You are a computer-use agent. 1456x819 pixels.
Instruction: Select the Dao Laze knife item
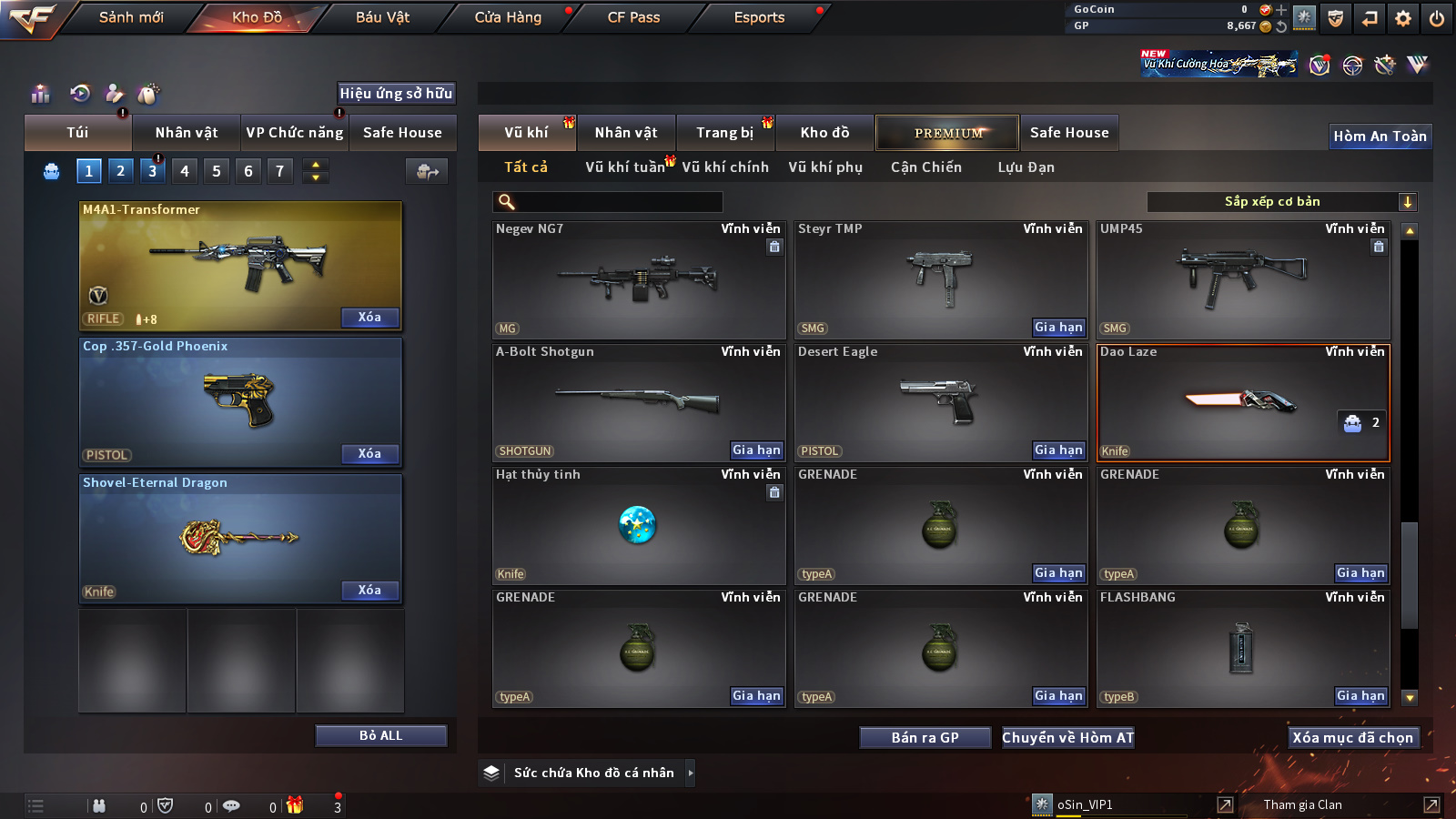[x=1243, y=402]
